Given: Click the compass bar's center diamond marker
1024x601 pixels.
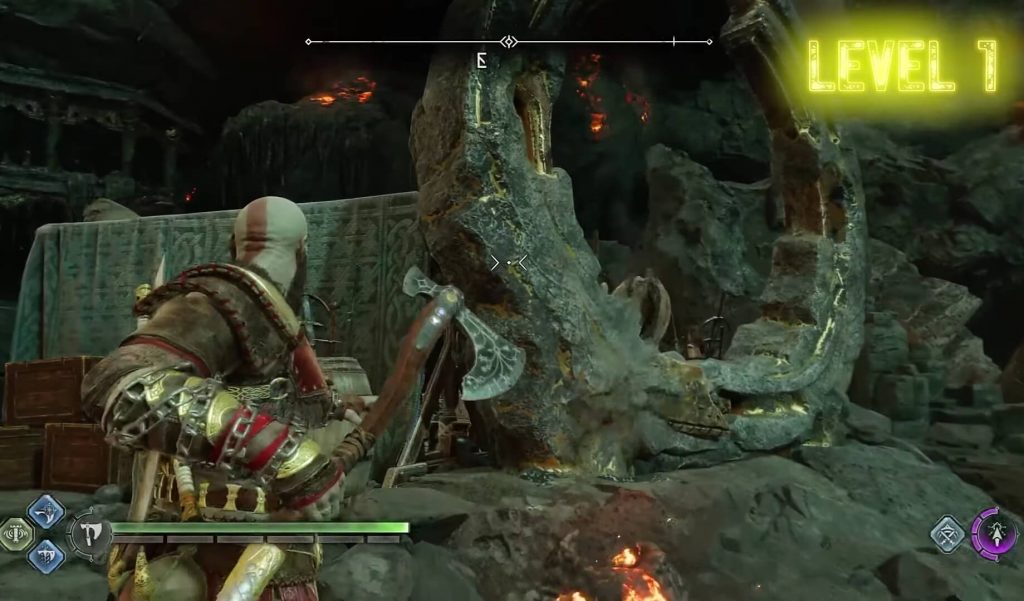Looking at the screenshot, I should tap(509, 42).
